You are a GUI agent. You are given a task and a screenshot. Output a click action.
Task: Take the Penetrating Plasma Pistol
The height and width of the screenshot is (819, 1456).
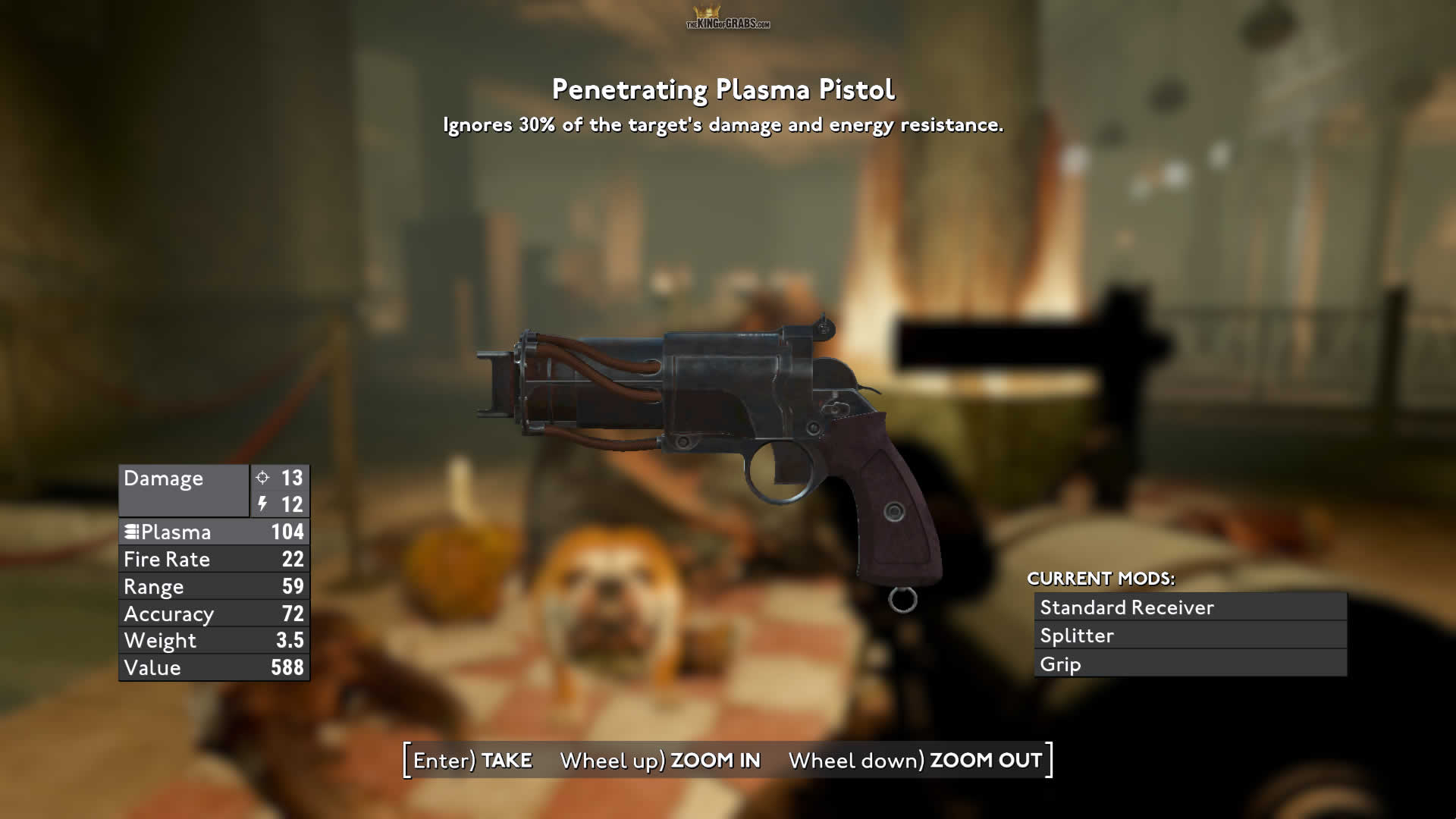(472, 760)
